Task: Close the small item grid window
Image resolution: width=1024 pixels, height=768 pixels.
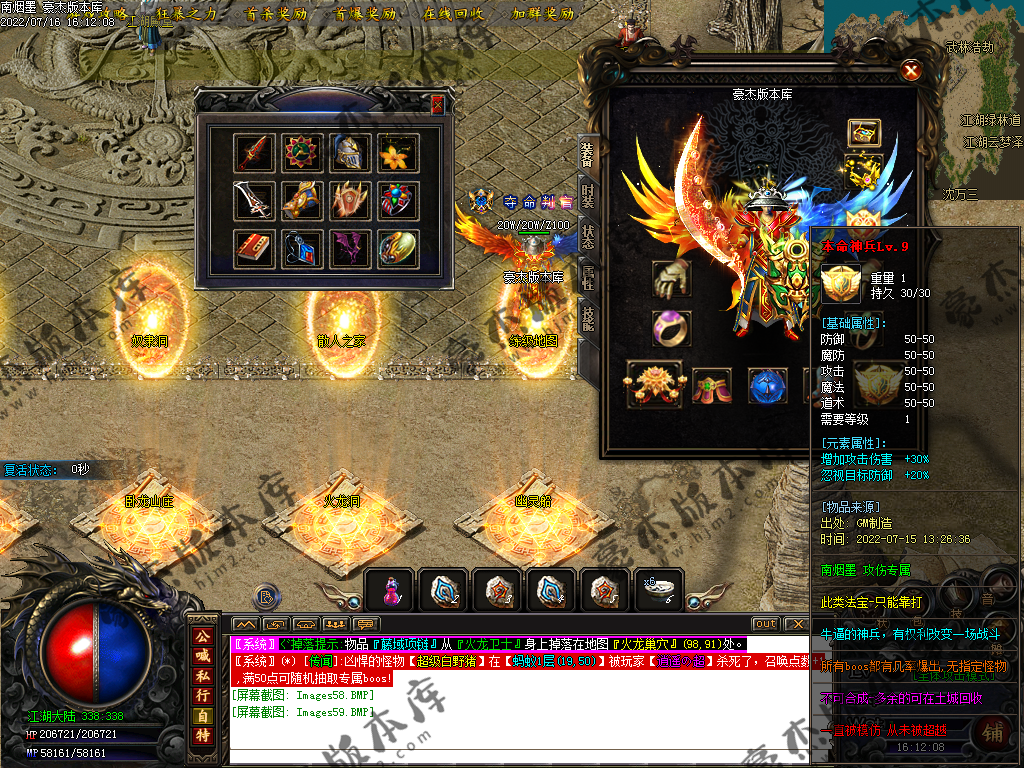Action: (437, 104)
